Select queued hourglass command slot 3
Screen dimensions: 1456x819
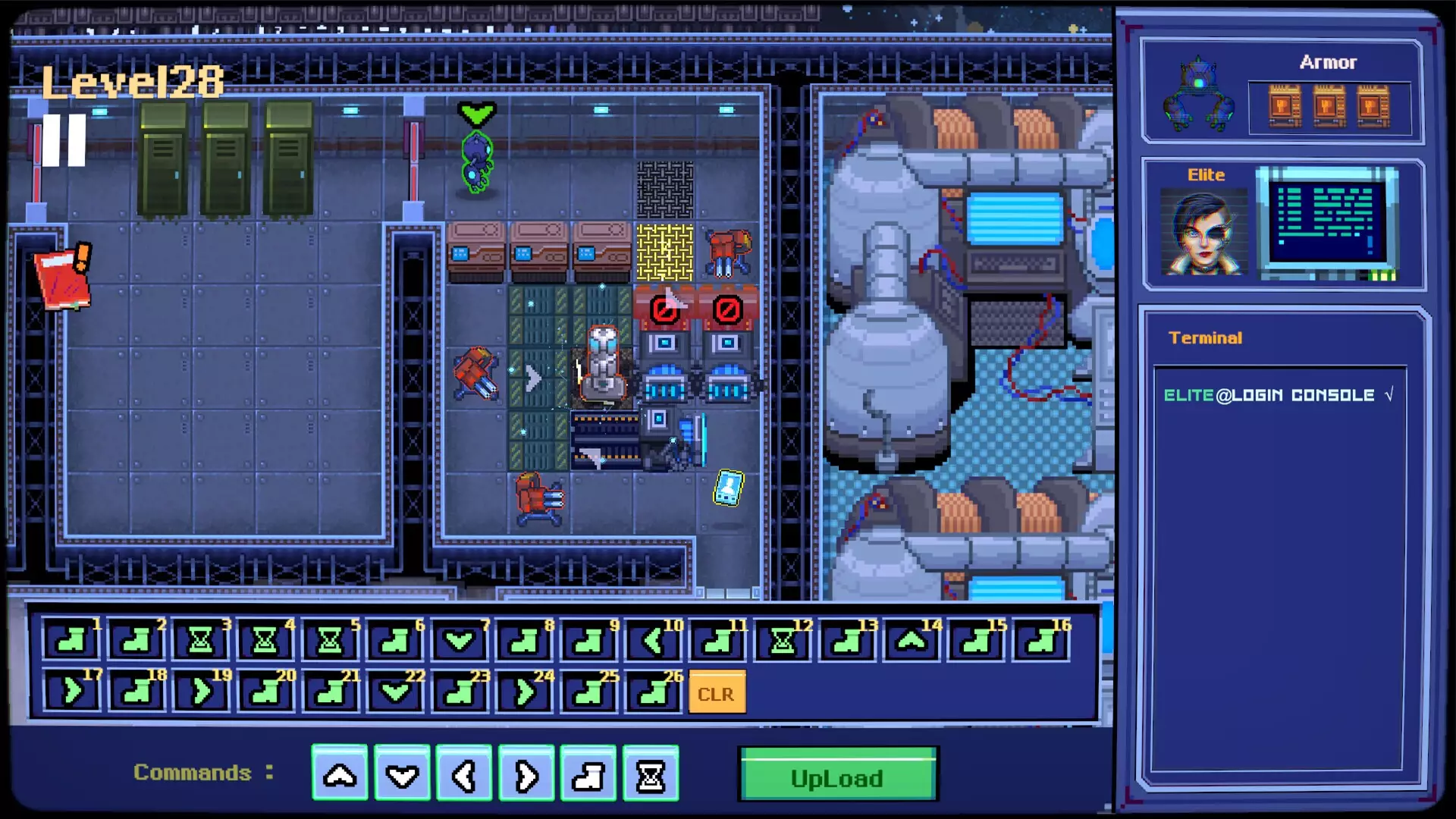200,642
